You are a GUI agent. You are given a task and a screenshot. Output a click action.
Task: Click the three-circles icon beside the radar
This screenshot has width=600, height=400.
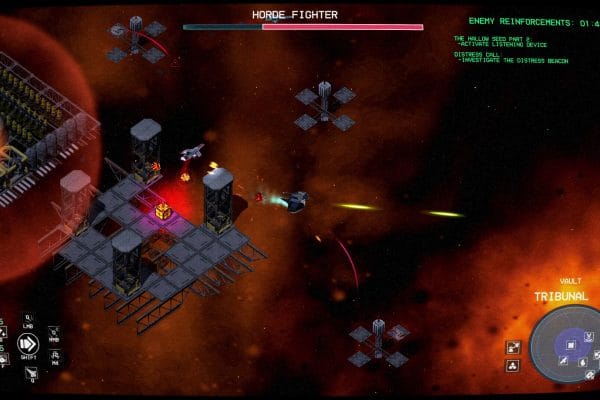[x=513, y=366]
